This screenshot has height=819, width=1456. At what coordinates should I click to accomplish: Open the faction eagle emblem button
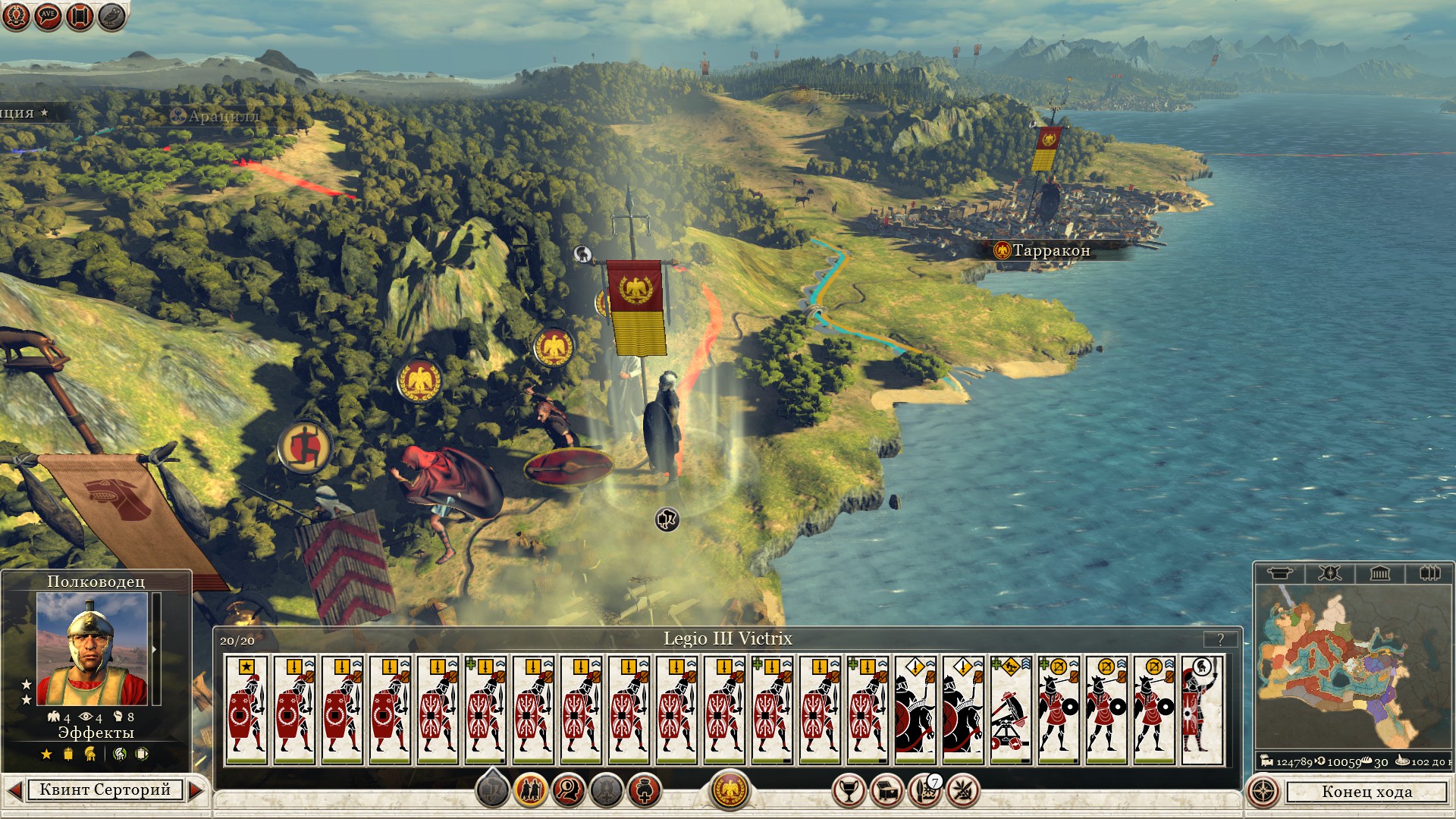click(x=730, y=790)
